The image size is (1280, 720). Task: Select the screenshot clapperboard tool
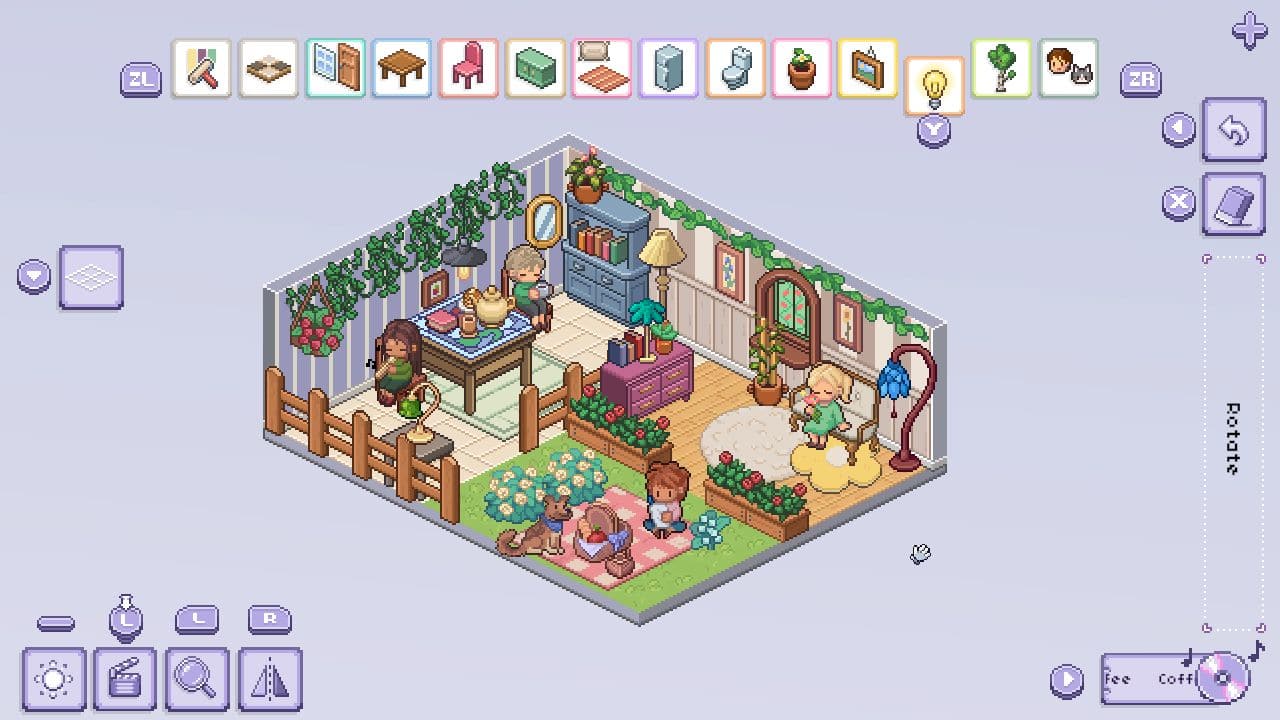click(x=125, y=680)
